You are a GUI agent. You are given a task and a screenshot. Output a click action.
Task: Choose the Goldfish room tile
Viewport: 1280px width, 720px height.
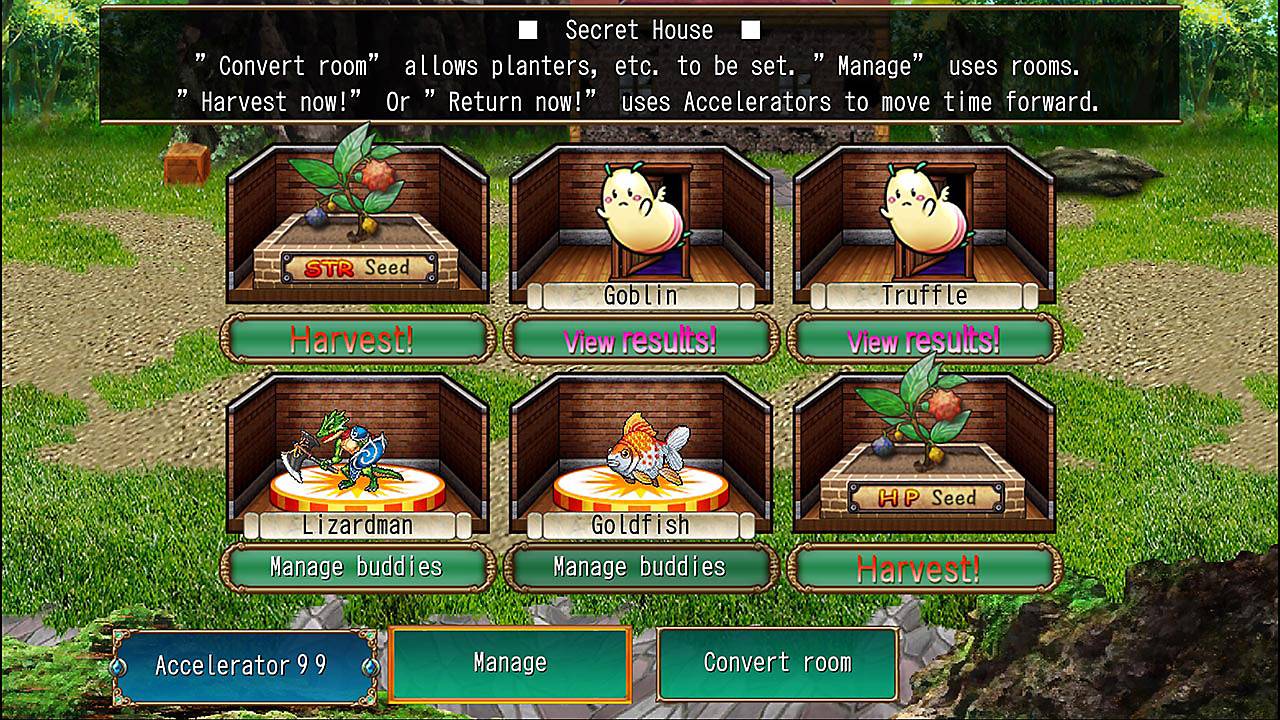(640, 455)
